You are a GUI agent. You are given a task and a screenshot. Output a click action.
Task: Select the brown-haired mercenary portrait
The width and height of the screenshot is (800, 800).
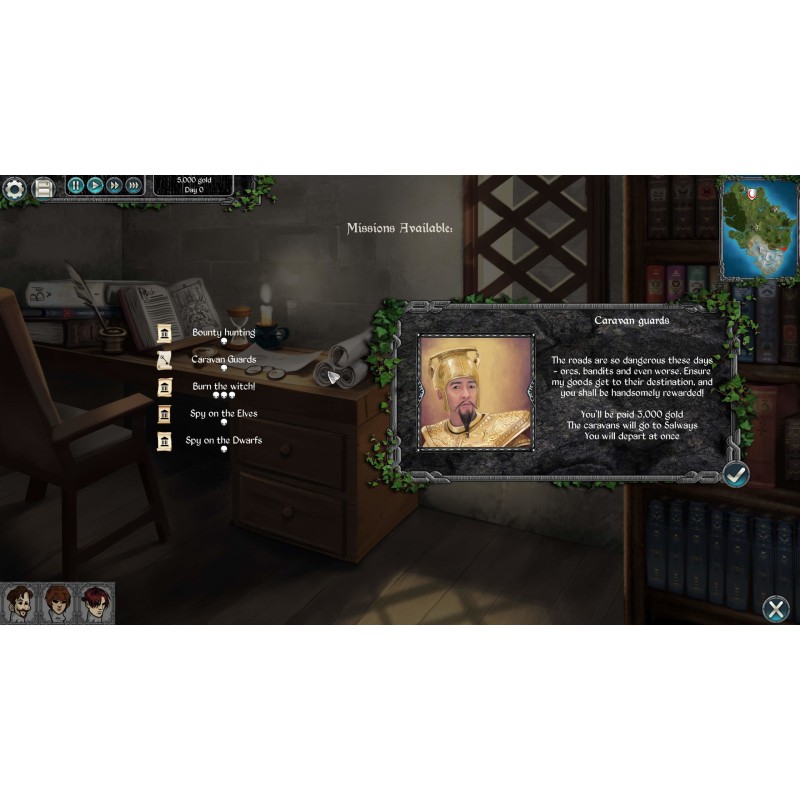pos(56,602)
